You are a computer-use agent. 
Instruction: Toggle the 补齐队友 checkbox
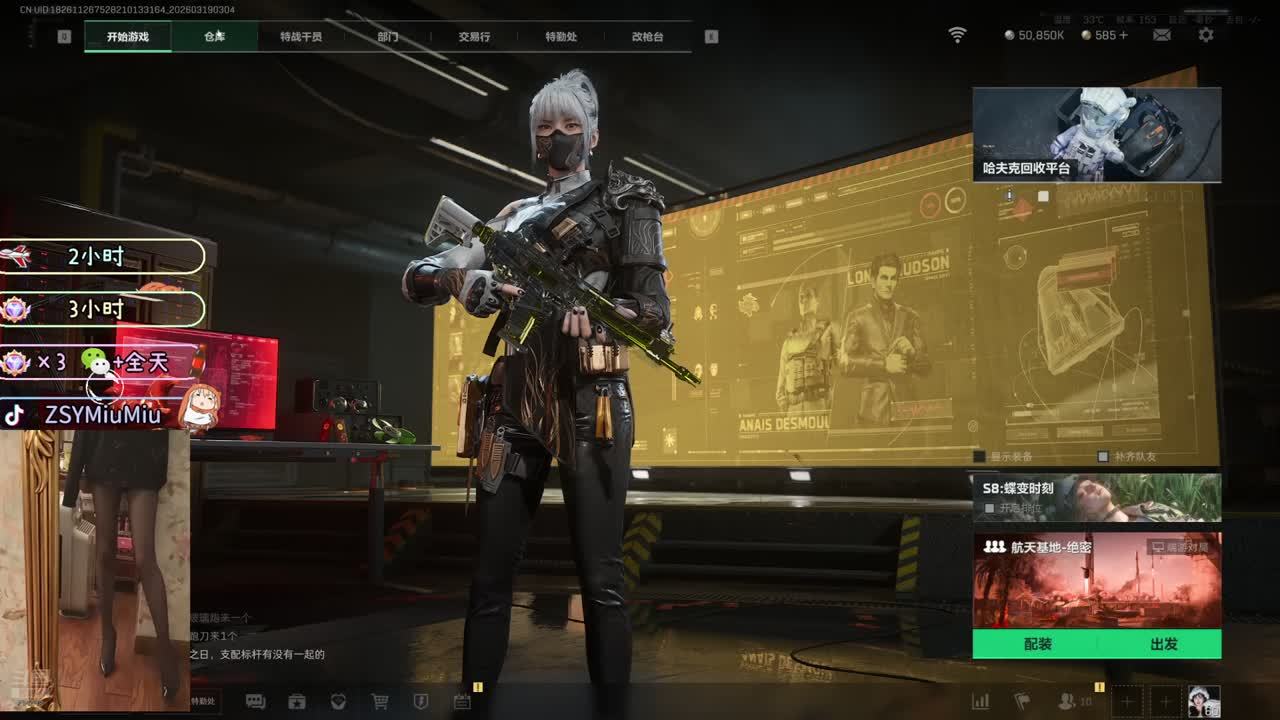(x=1103, y=457)
